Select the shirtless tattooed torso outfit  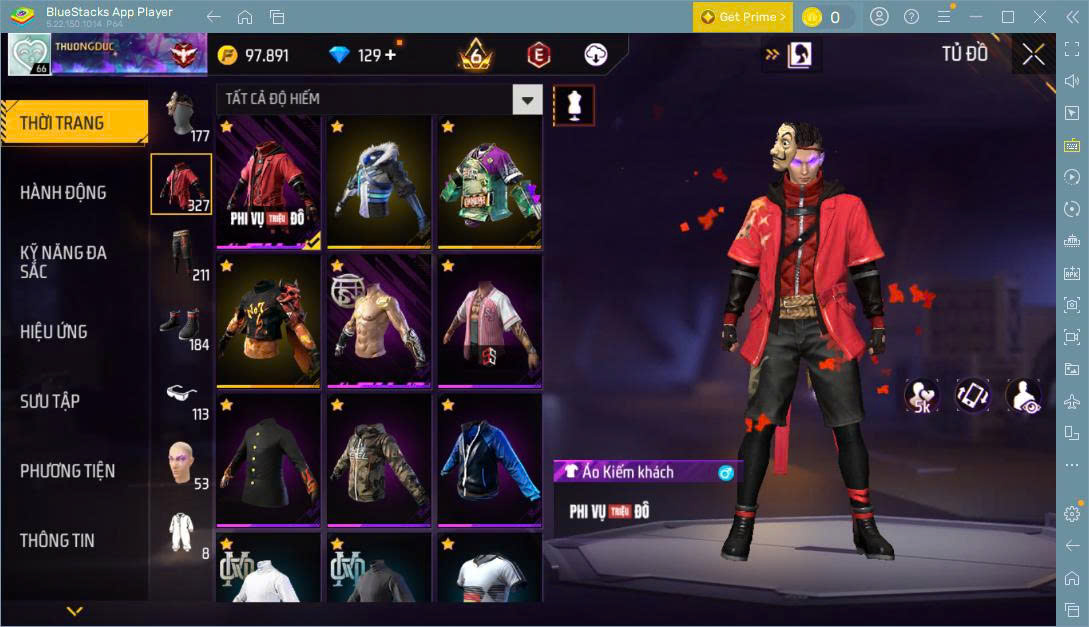click(x=379, y=319)
